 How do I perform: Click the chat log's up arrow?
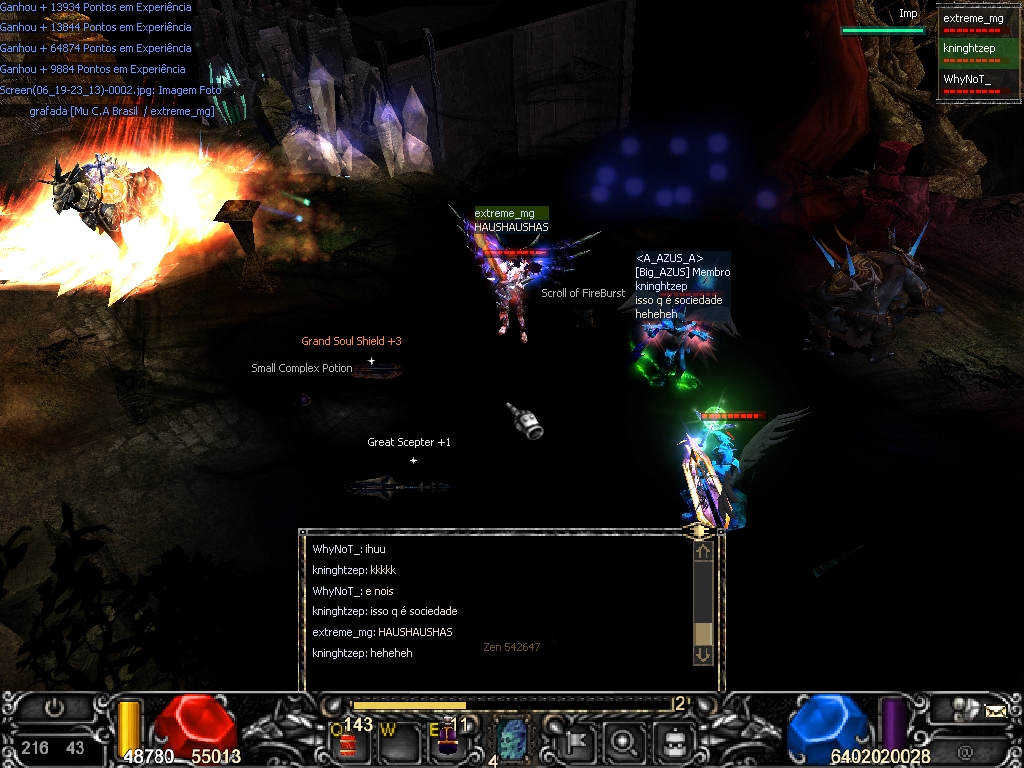click(703, 551)
